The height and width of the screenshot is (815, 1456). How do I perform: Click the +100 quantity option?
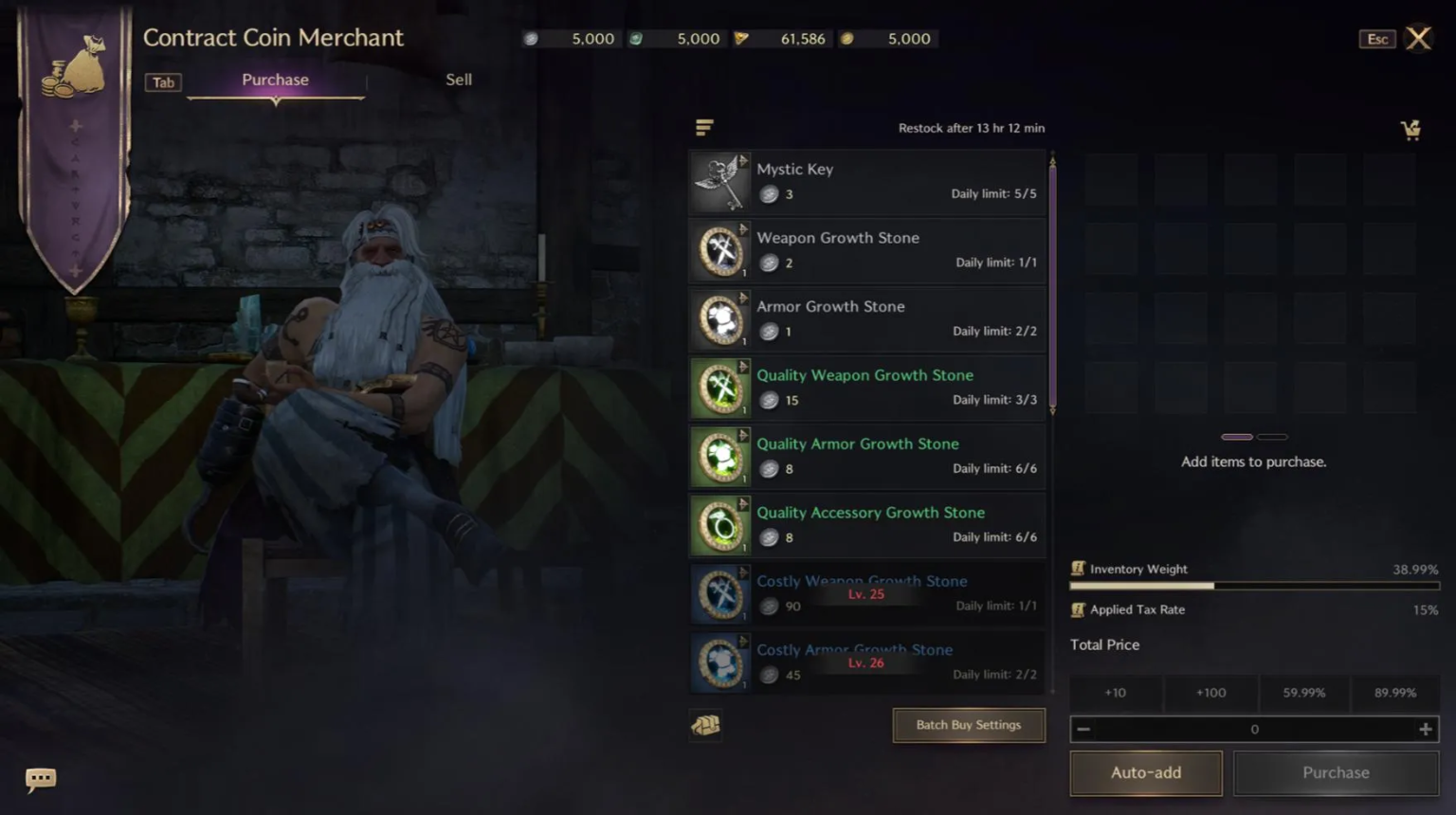tap(1210, 693)
